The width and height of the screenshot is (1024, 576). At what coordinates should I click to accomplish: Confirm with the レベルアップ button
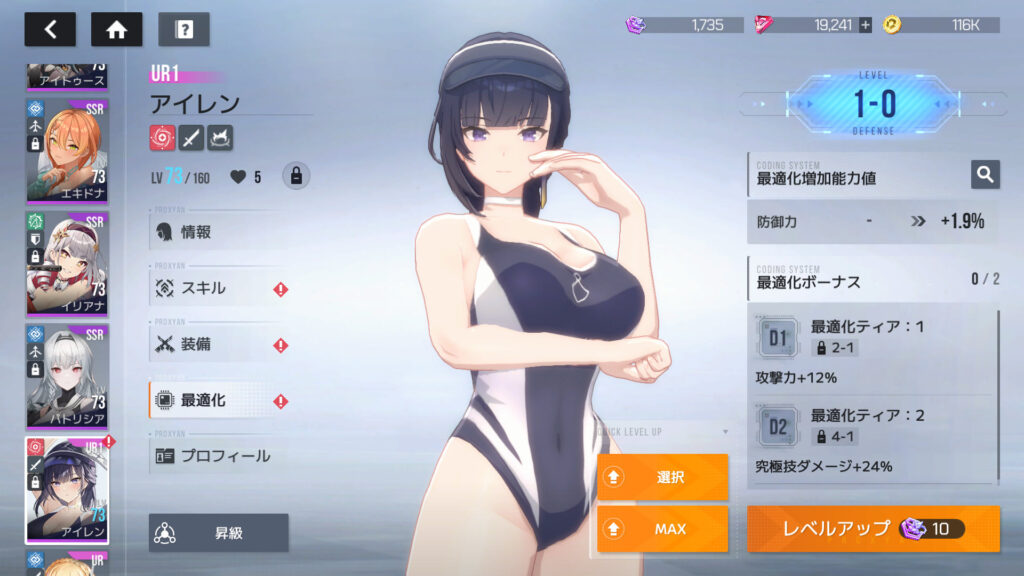click(872, 529)
